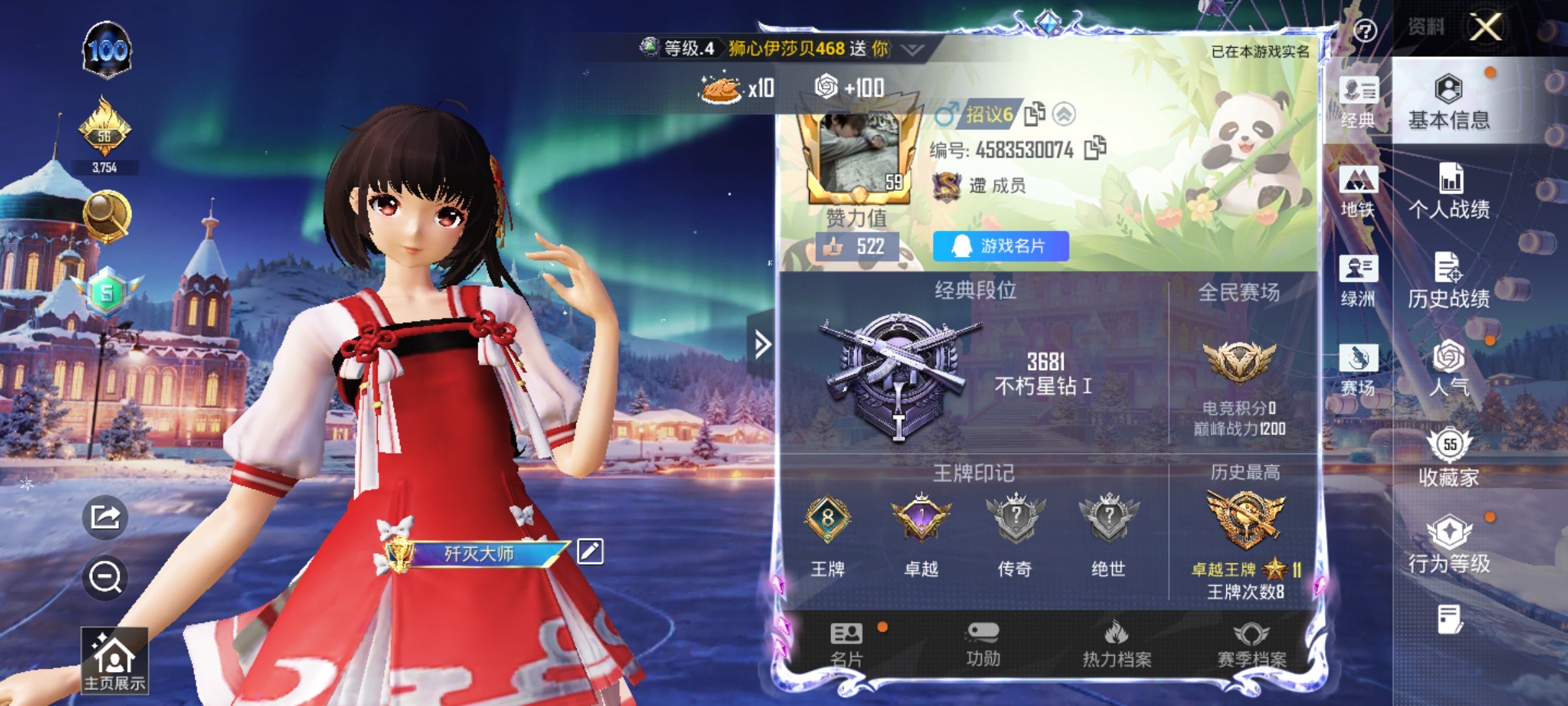Screen dimensions: 1568x706
Task: Choose the 绿洲 oasis mode category
Action: click(x=1358, y=280)
